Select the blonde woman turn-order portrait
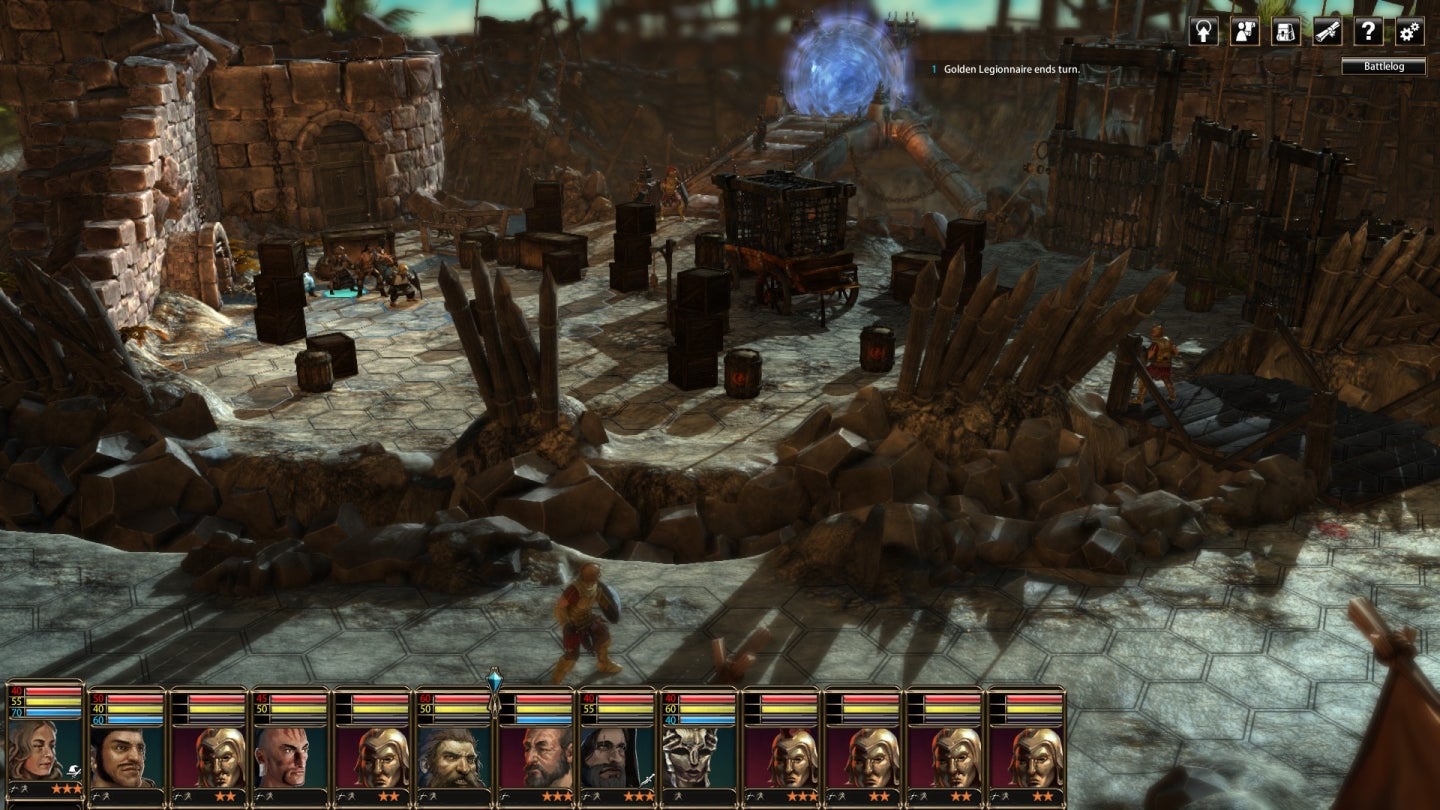 coord(44,748)
